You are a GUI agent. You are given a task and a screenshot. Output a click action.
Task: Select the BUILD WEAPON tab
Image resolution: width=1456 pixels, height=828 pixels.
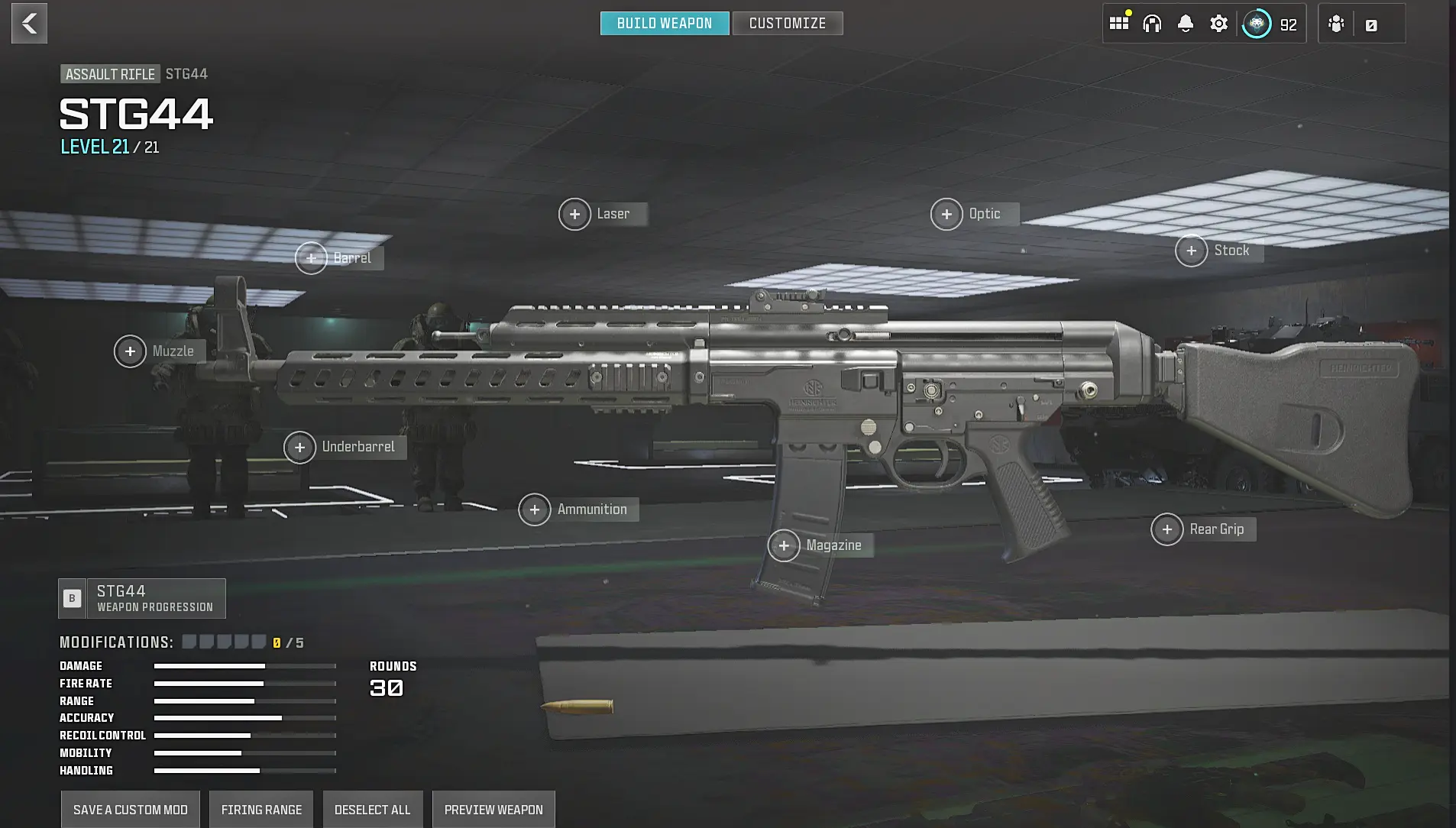pos(664,23)
